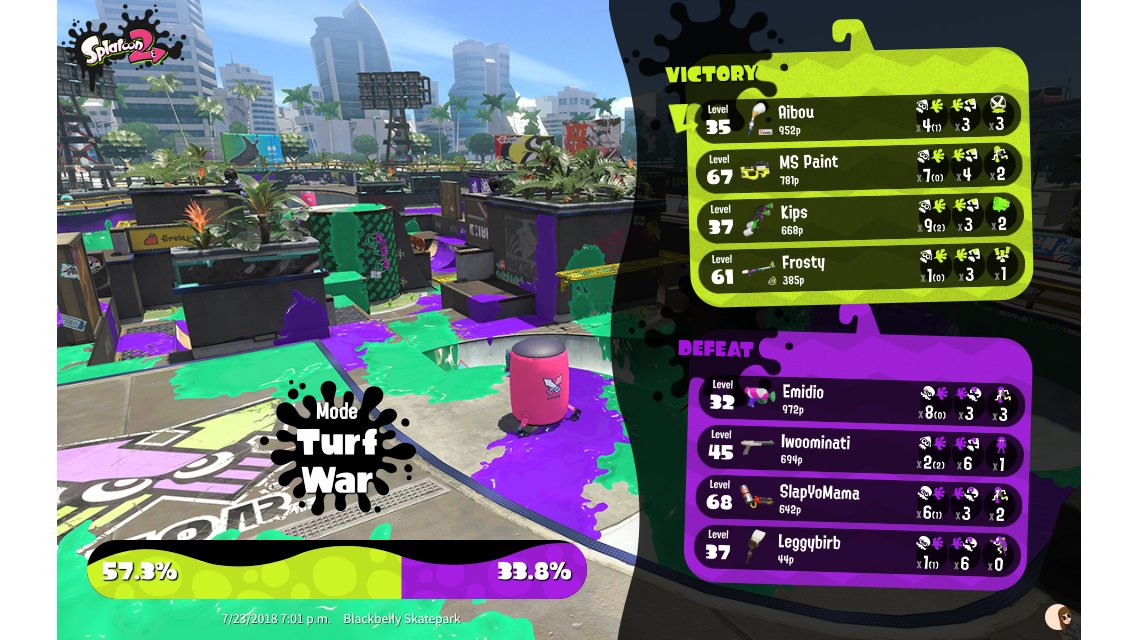Choose SlapYoMama in the defeat list

coord(860,498)
